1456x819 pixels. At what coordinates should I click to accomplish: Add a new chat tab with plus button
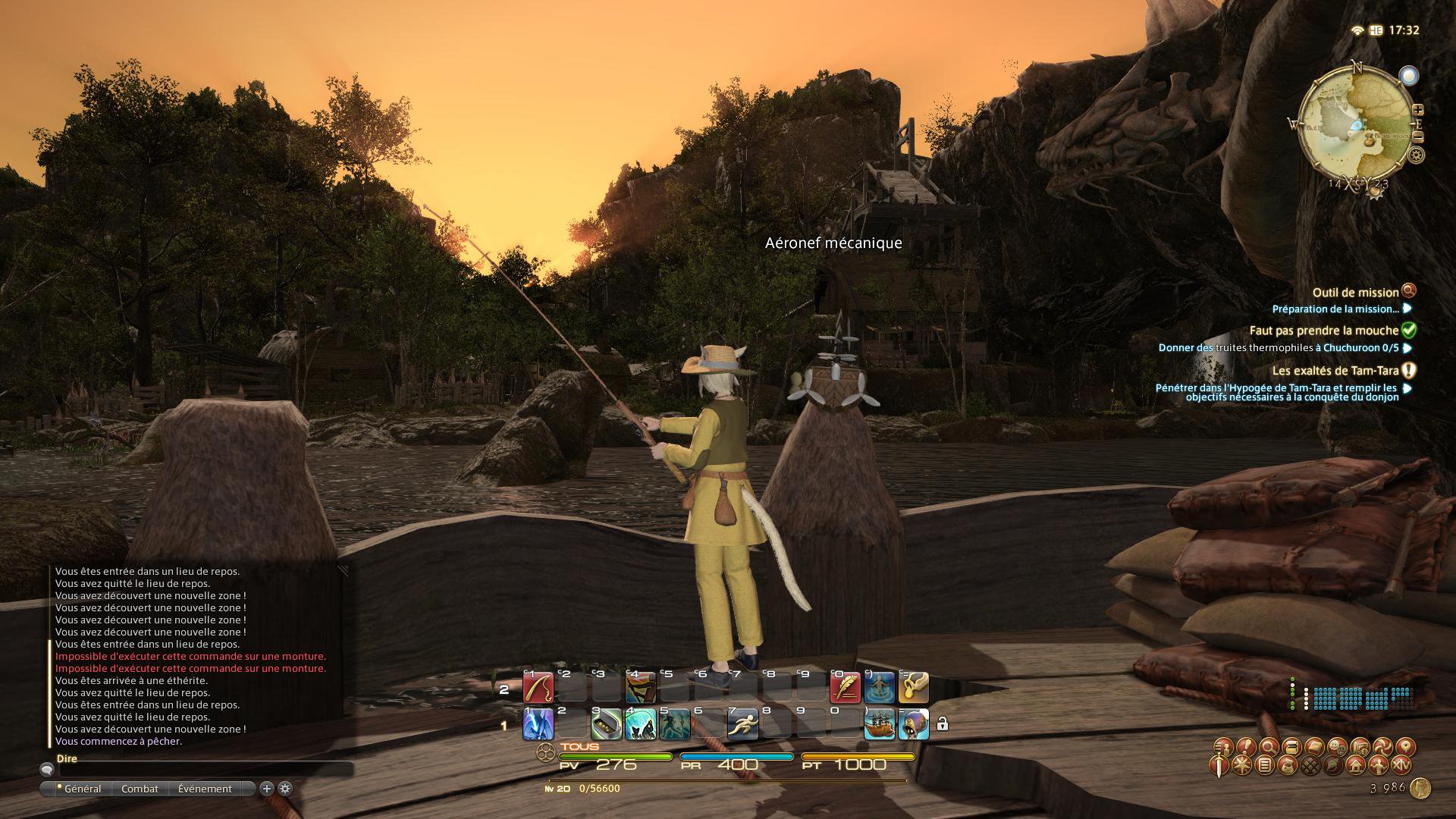pos(267,789)
